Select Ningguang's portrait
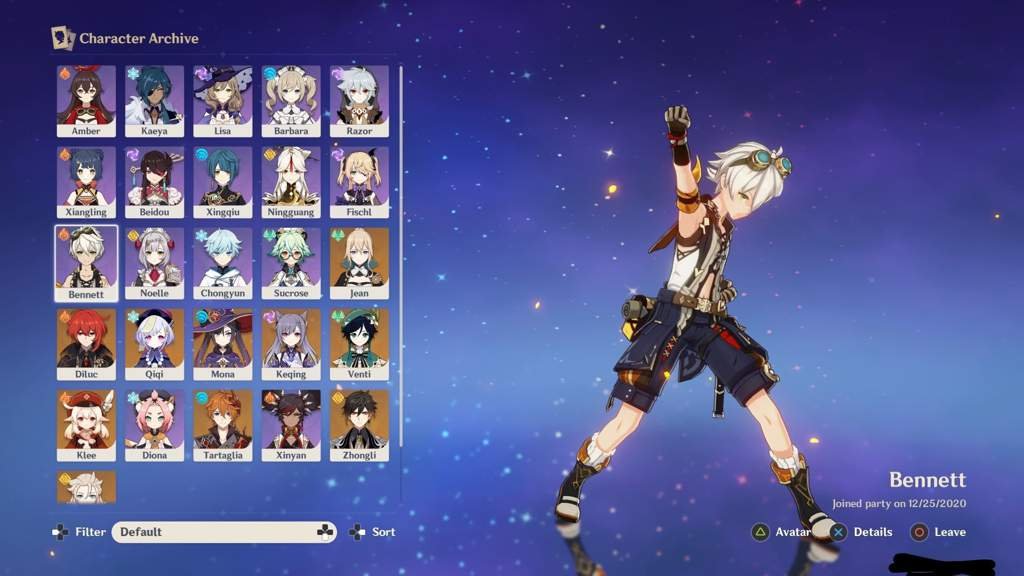The image size is (1024, 576). pyautogui.click(x=291, y=179)
